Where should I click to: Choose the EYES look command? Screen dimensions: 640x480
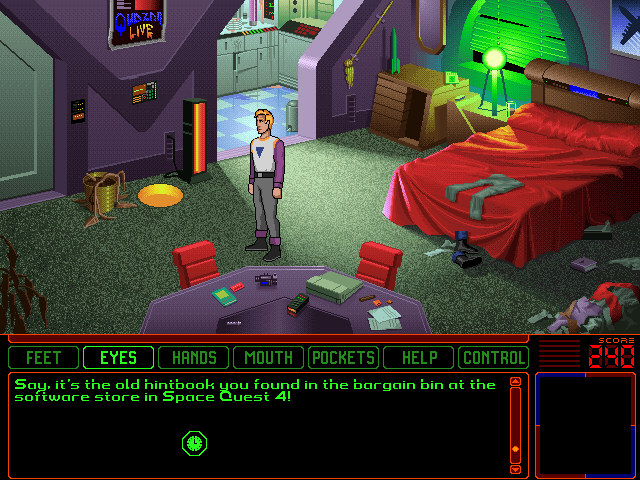(118, 357)
